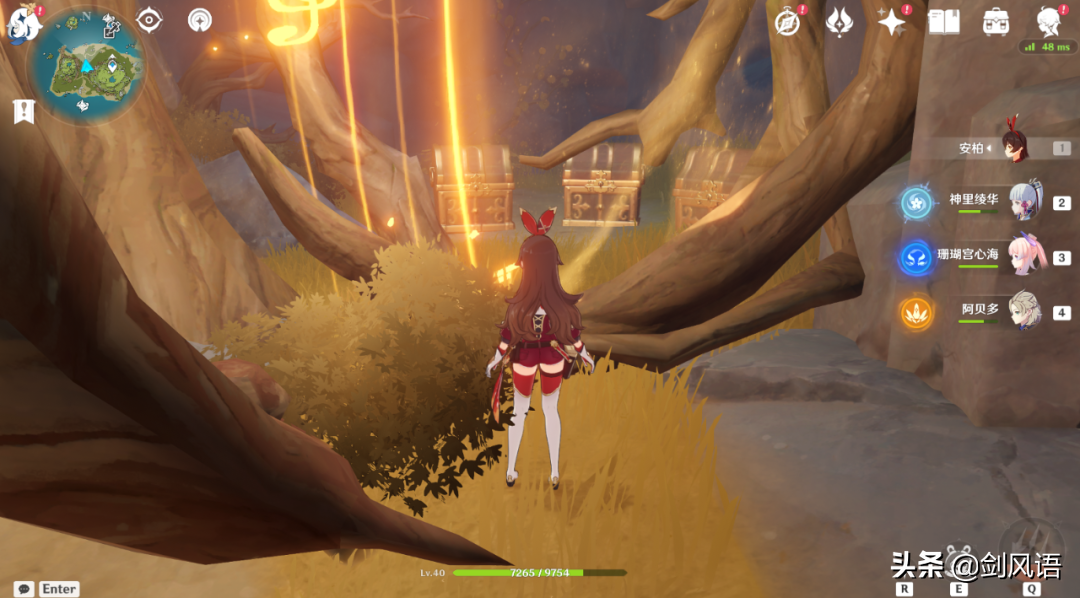The height and width of the screenshot is (598, 1080).
Task: Open the character head profile icon
Action: coord(1050,22)
